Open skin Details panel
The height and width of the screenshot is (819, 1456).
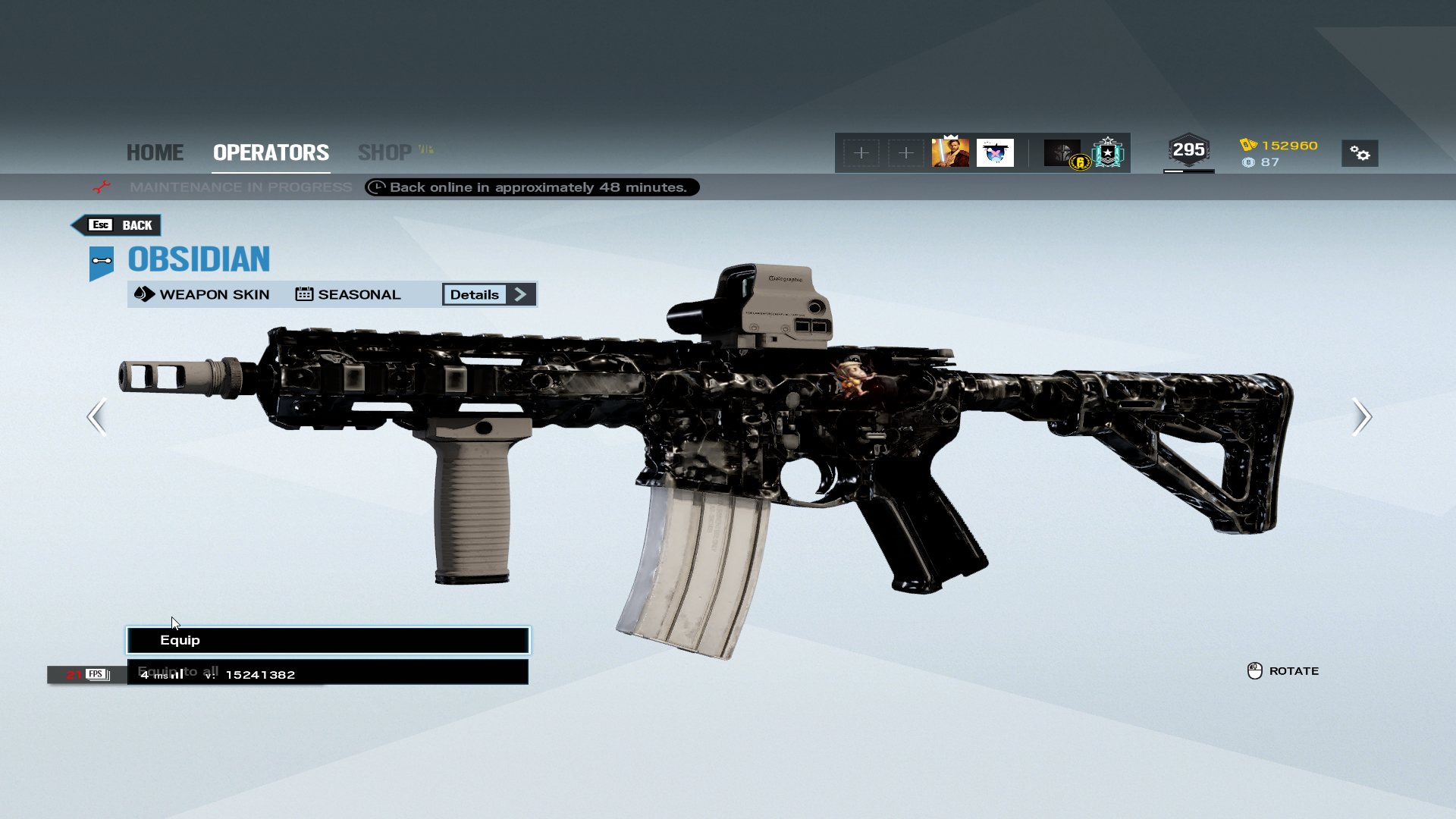[x=489, y=294]
